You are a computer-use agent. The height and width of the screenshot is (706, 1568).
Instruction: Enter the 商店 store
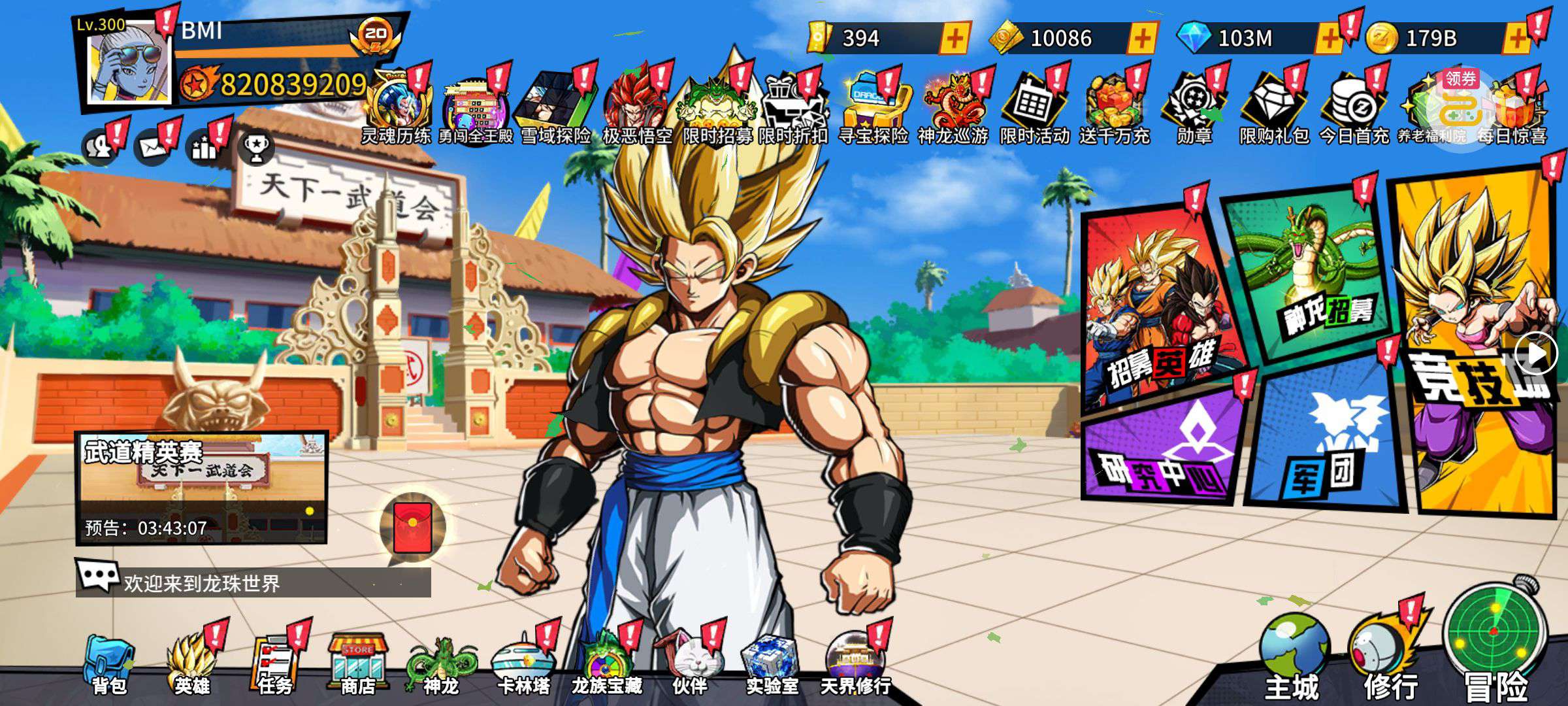pyautogui.click(x=358, y=664)
